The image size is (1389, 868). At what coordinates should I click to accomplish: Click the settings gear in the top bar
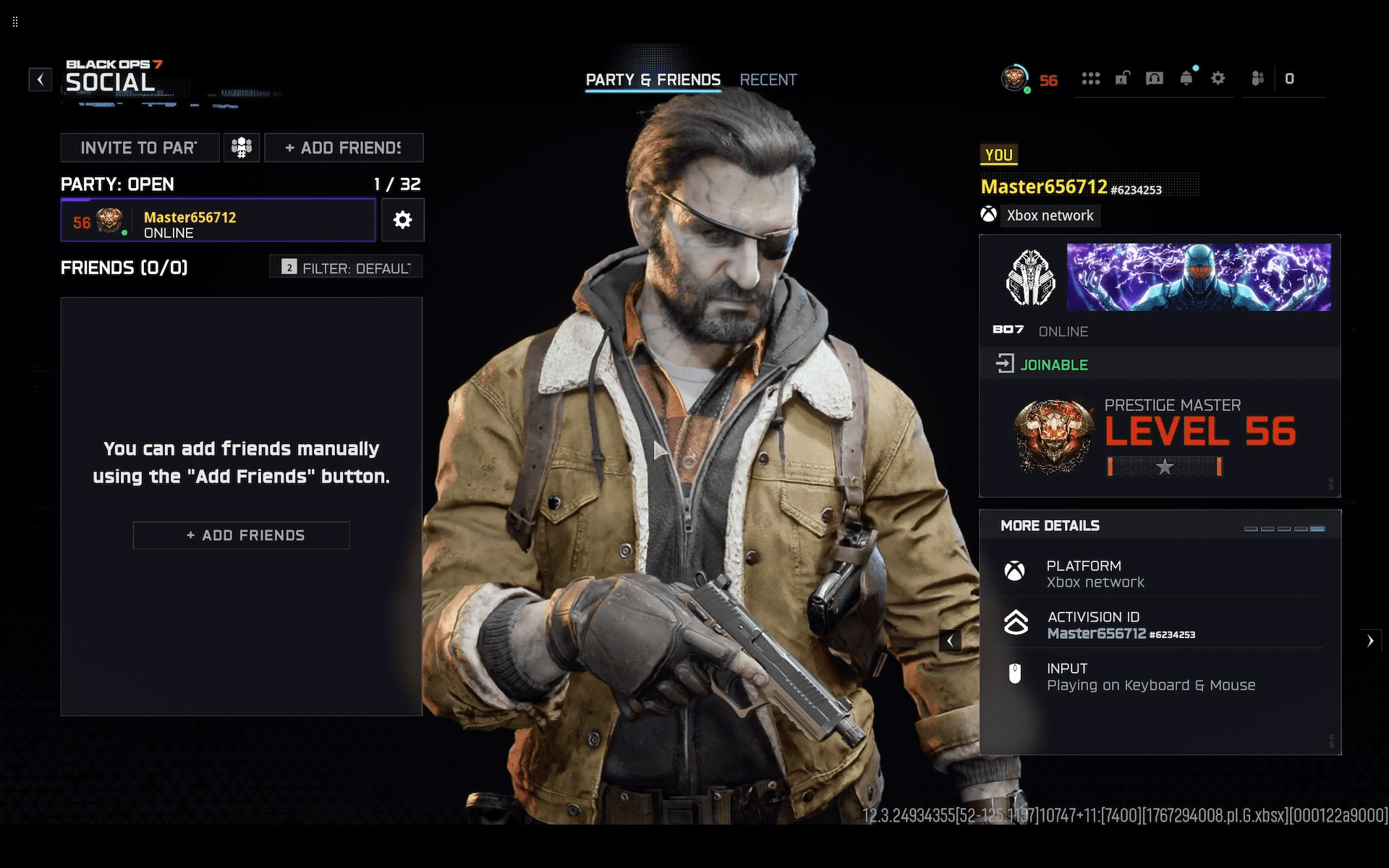click(x=1218, y=78)
